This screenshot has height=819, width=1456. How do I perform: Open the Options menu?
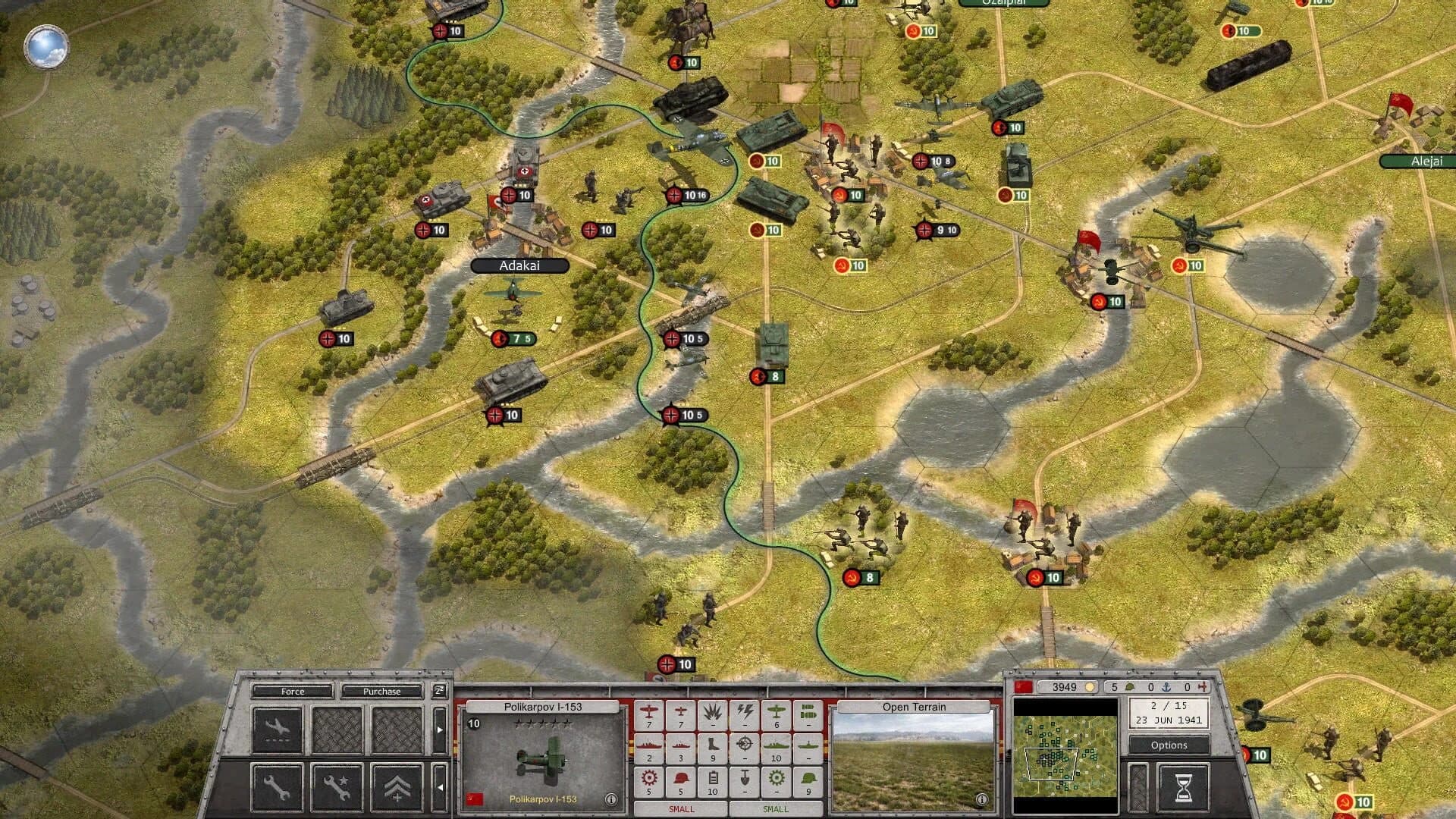[x=1168, y=745]
